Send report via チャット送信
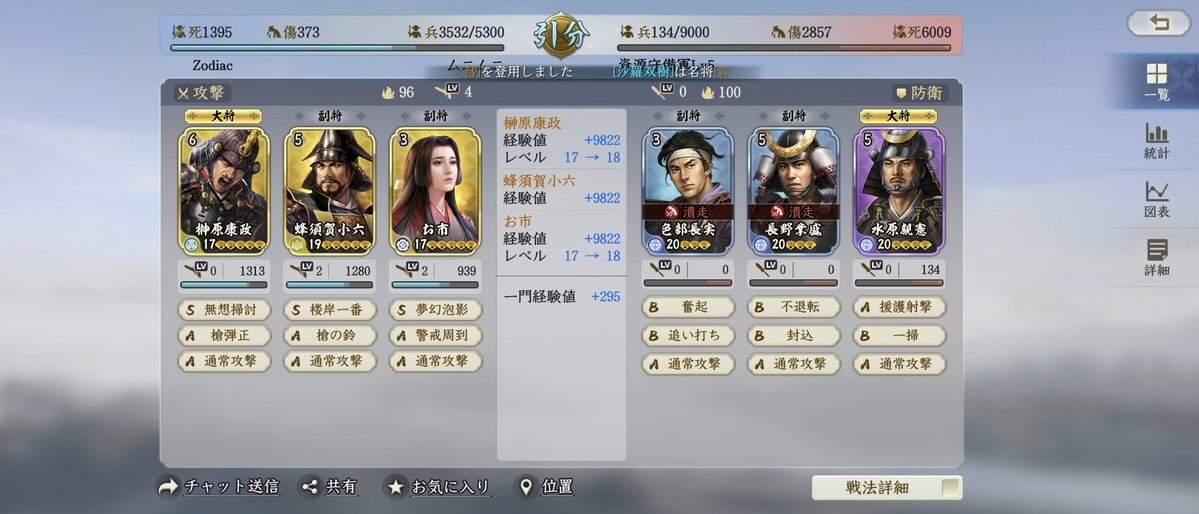The width and height of the screenshot is (1199, 514). [218, 487]
